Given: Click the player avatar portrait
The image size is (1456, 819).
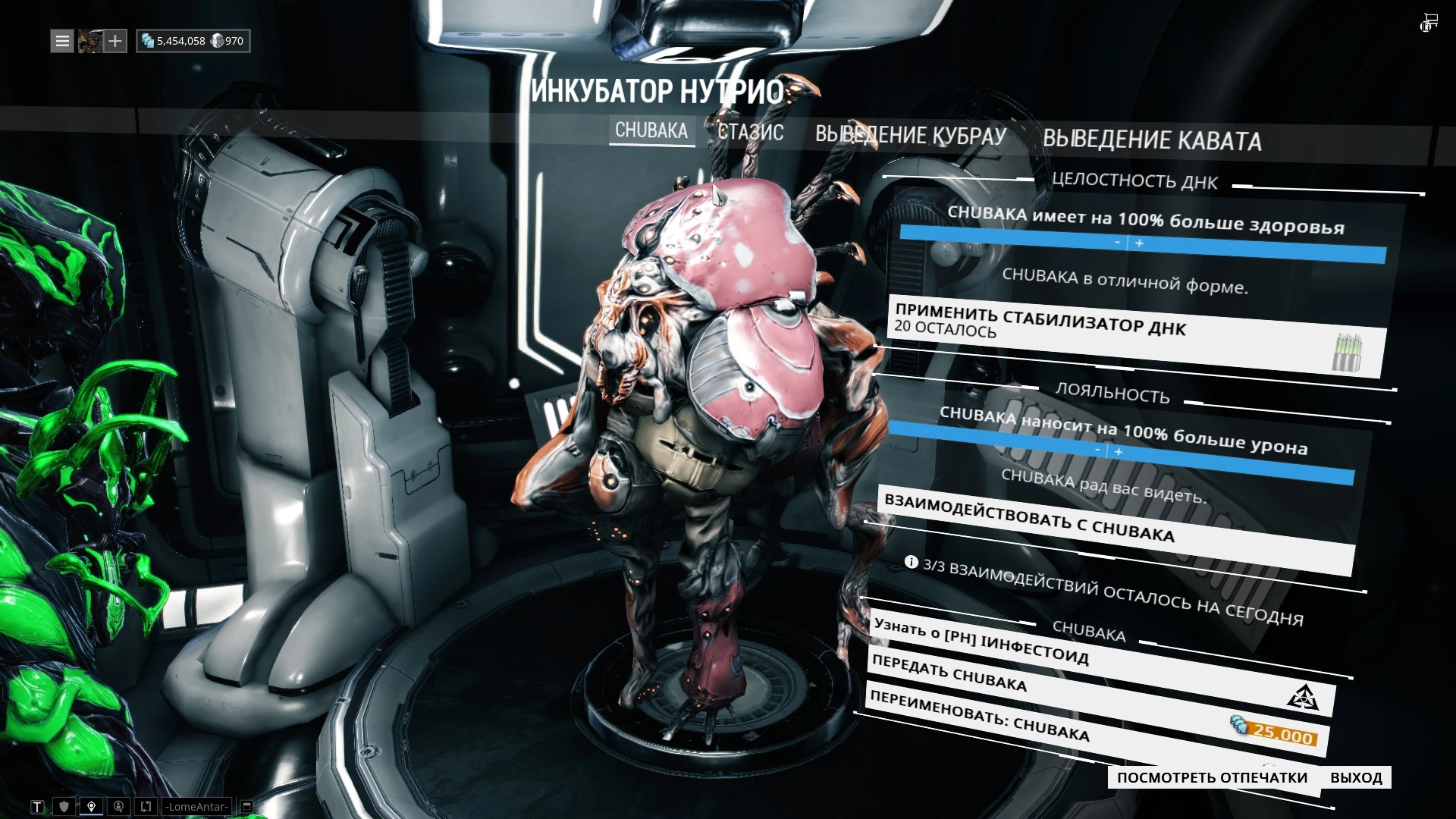Looking at the screenshot, I should 89,41.
